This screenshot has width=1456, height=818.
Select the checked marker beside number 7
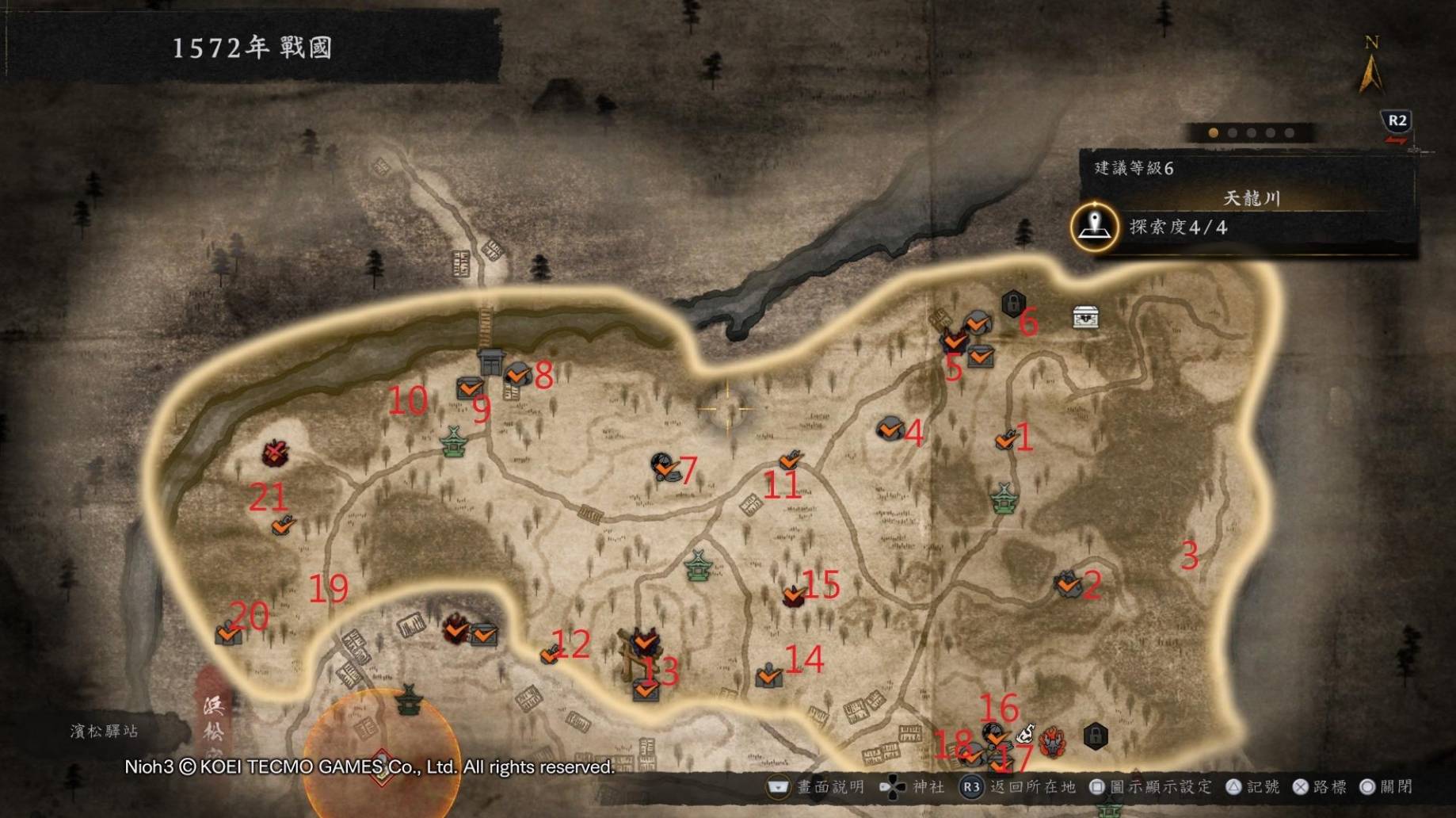coord(664,466)
